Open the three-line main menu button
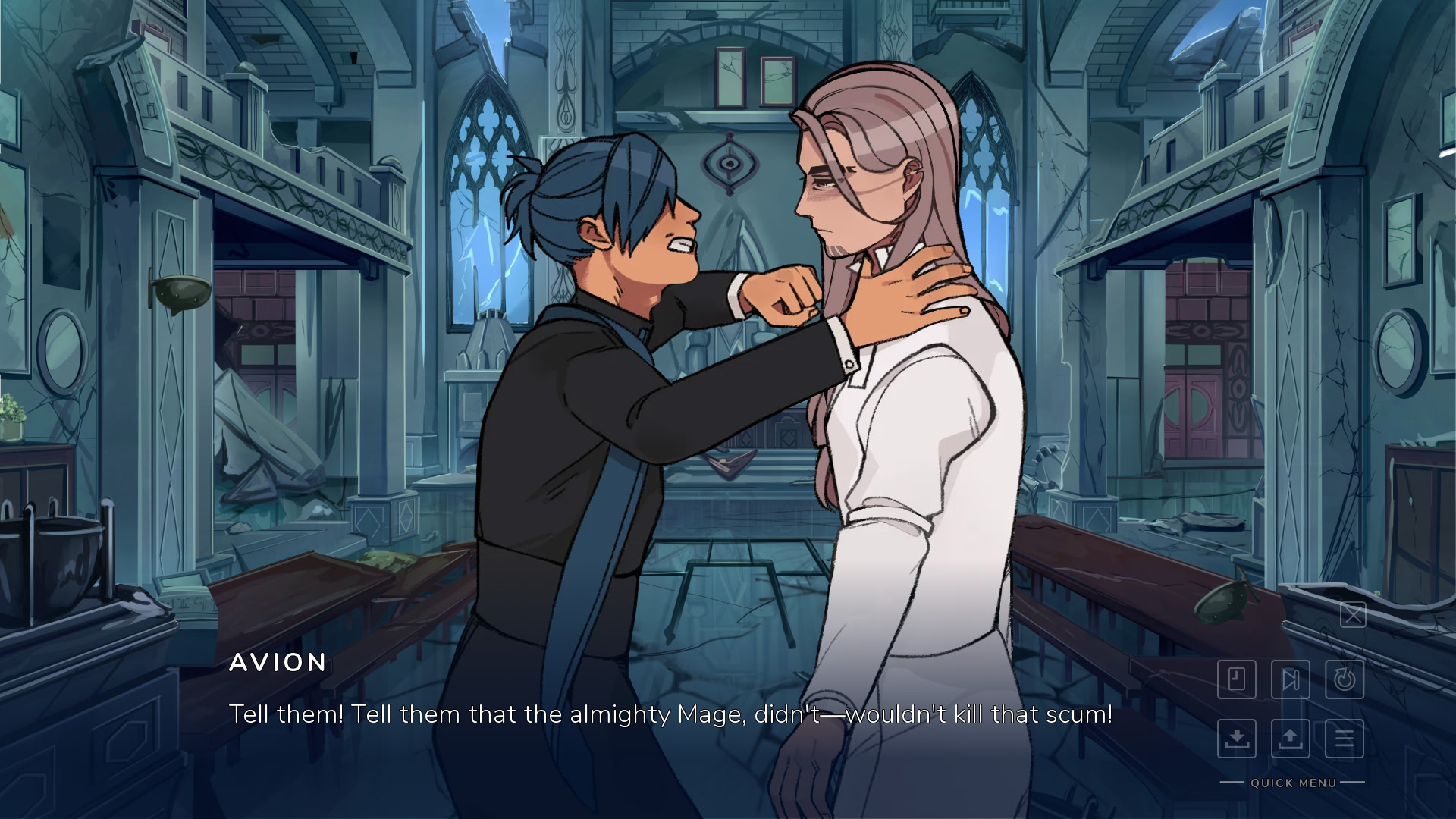The width and height of the screenshot is (1456, 819). 1345,738
